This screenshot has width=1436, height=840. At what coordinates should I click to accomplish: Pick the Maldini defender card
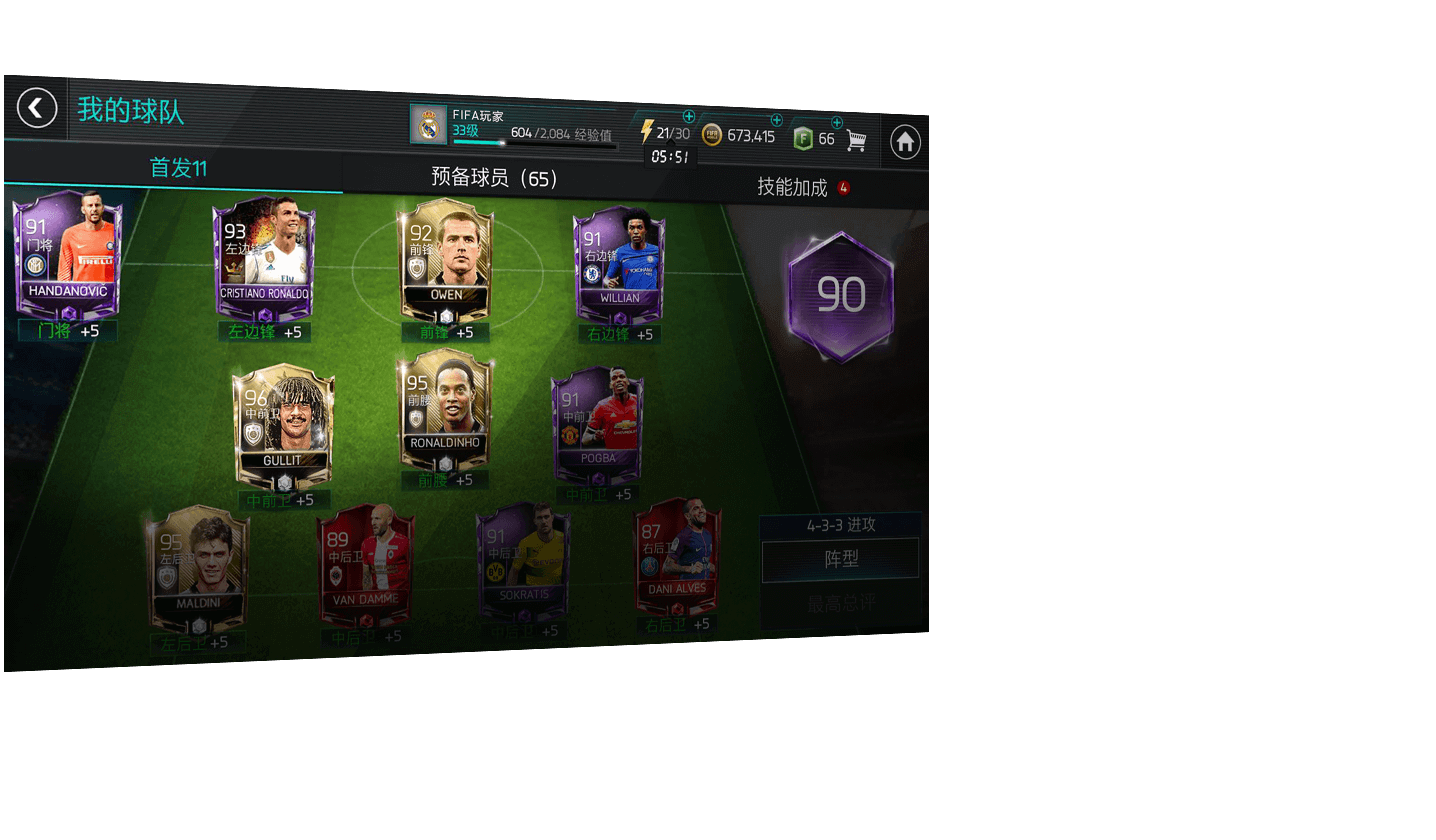tap(197, 566)
